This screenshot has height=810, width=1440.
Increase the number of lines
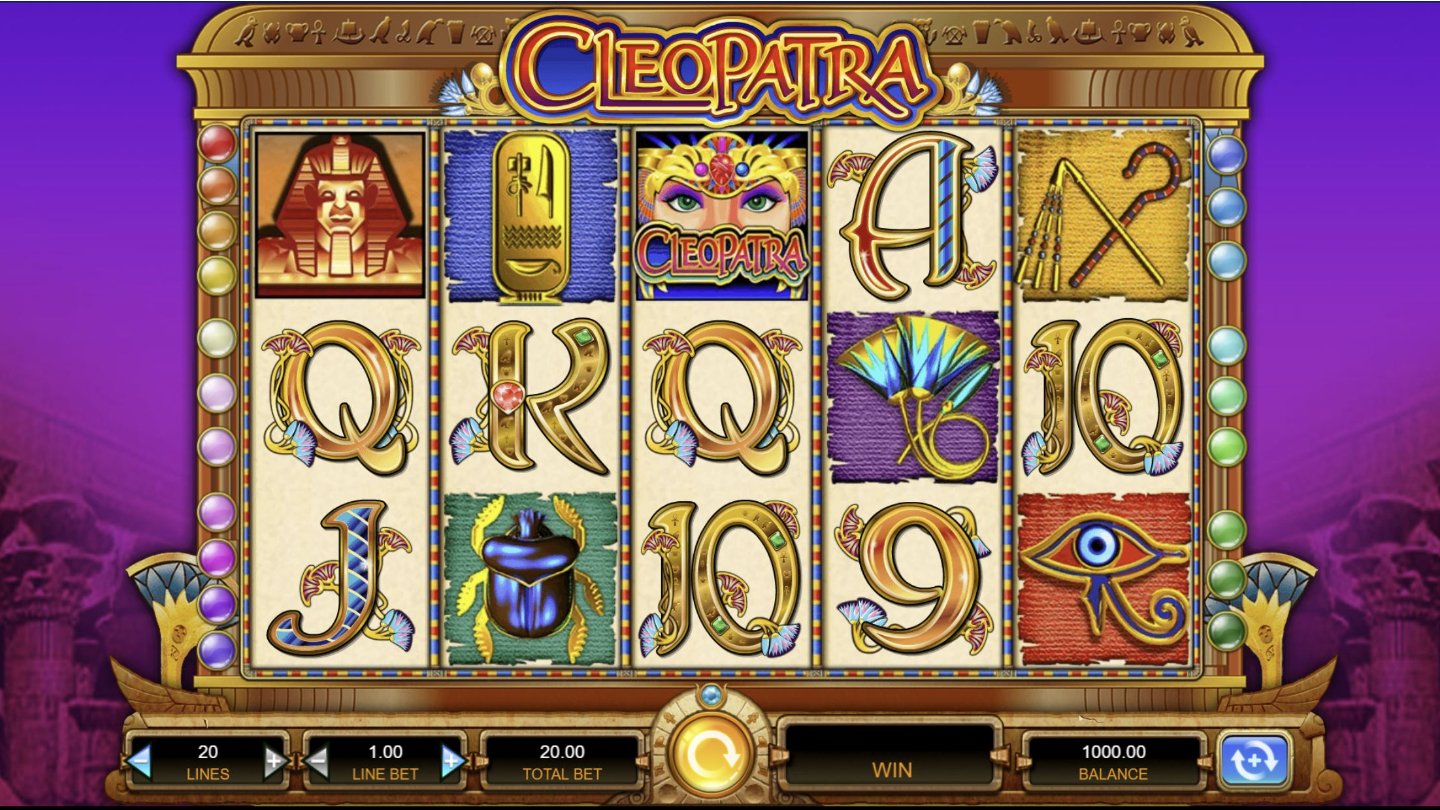[275, 762]
